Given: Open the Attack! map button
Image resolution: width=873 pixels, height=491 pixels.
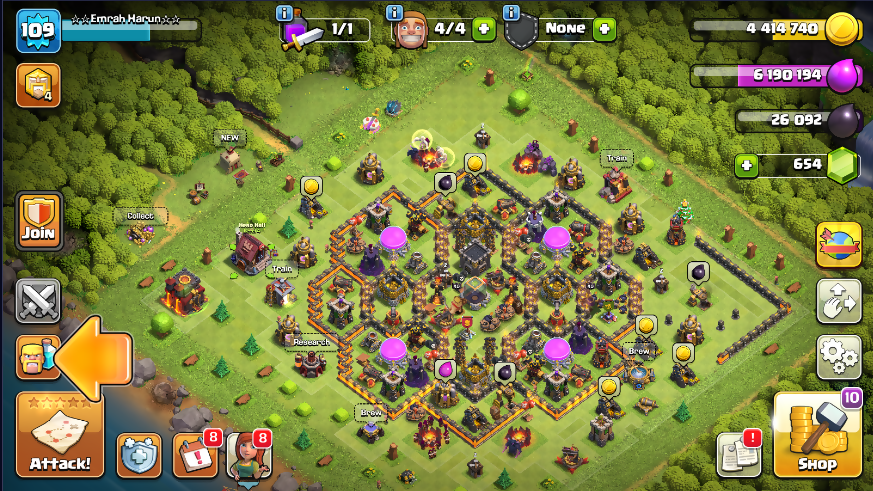Looking at the screenshot, I should 59,434.
